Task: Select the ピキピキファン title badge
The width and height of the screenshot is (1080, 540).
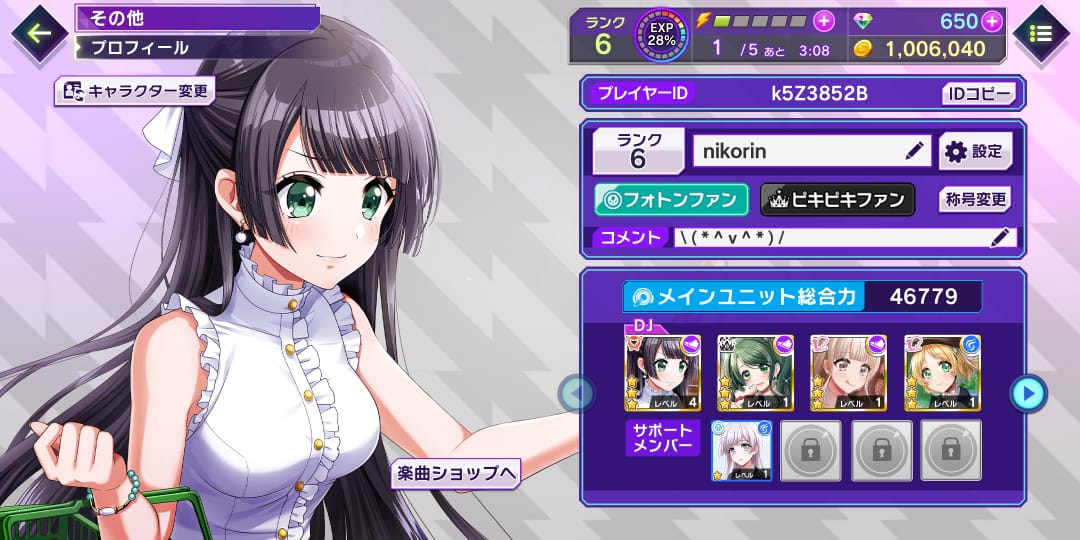Action: [x=838, y=200]
